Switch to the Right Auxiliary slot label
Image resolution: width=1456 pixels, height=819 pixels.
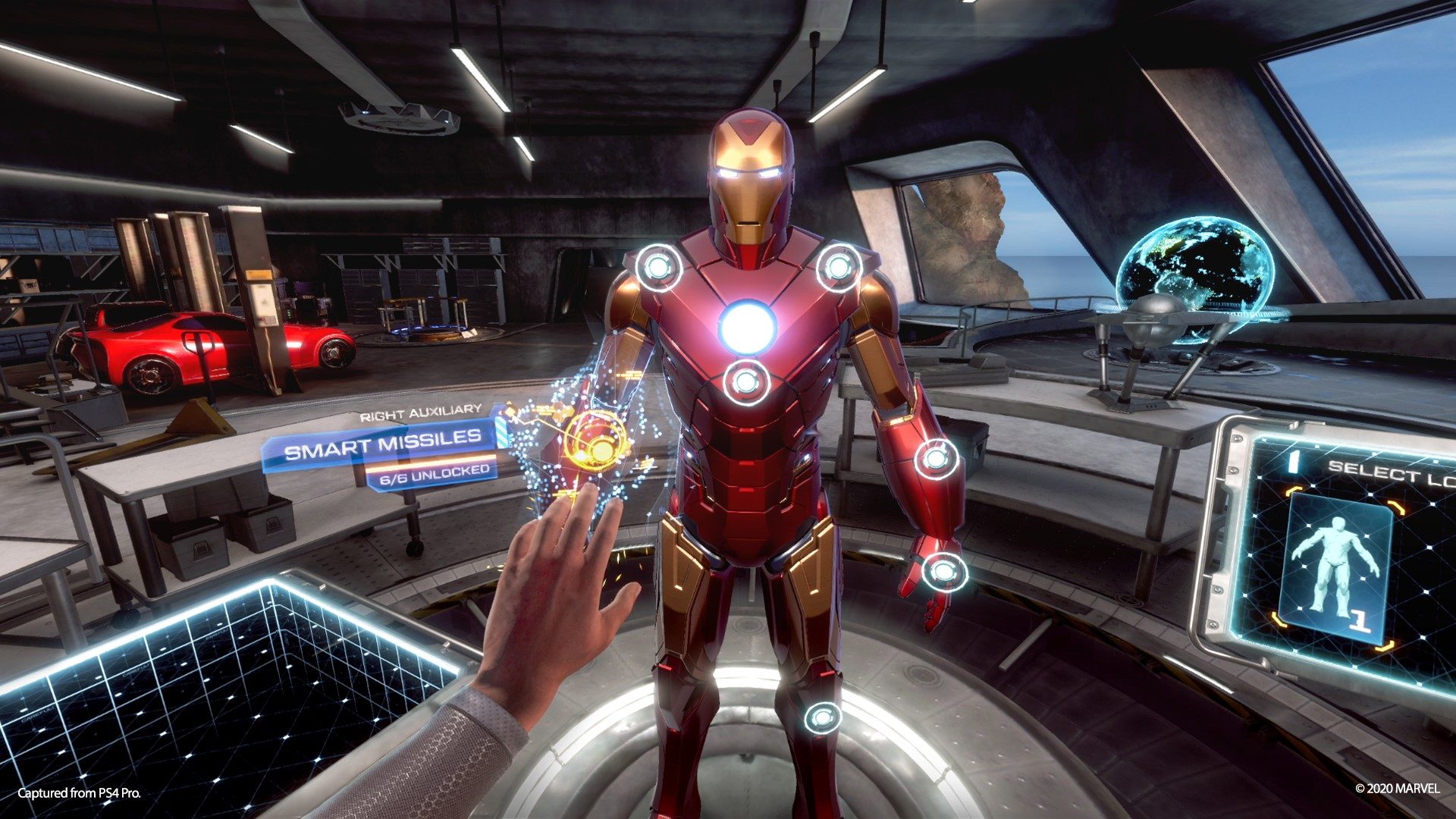[x=419, y=411]
